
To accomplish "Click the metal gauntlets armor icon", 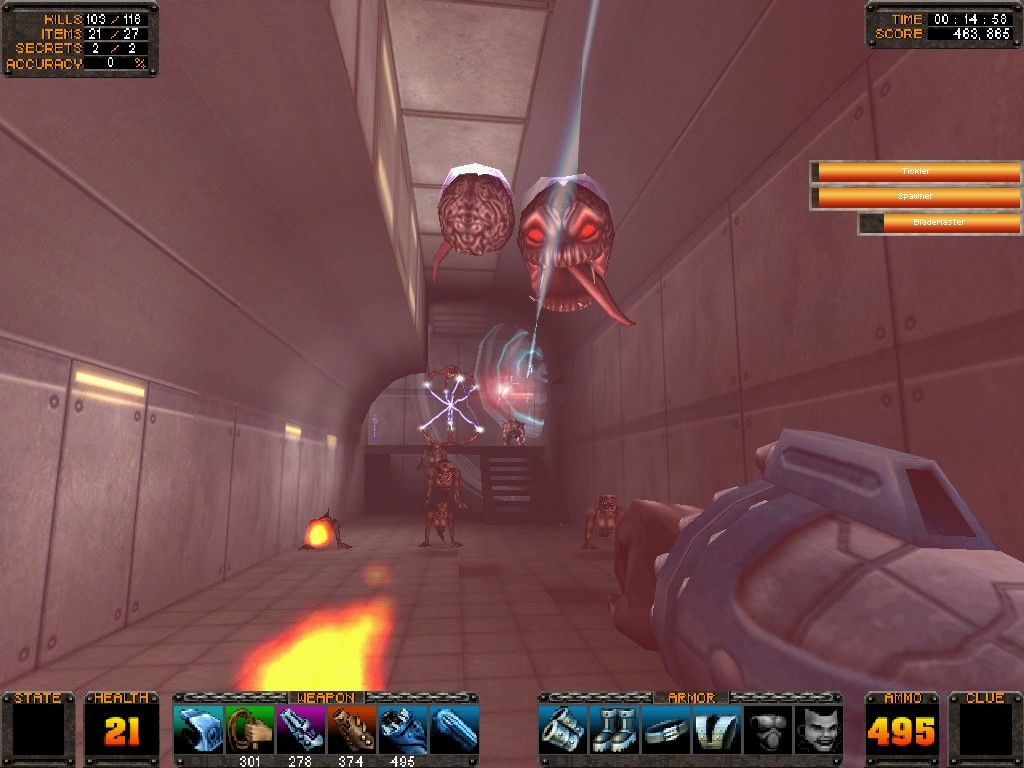I will point(563,730).
